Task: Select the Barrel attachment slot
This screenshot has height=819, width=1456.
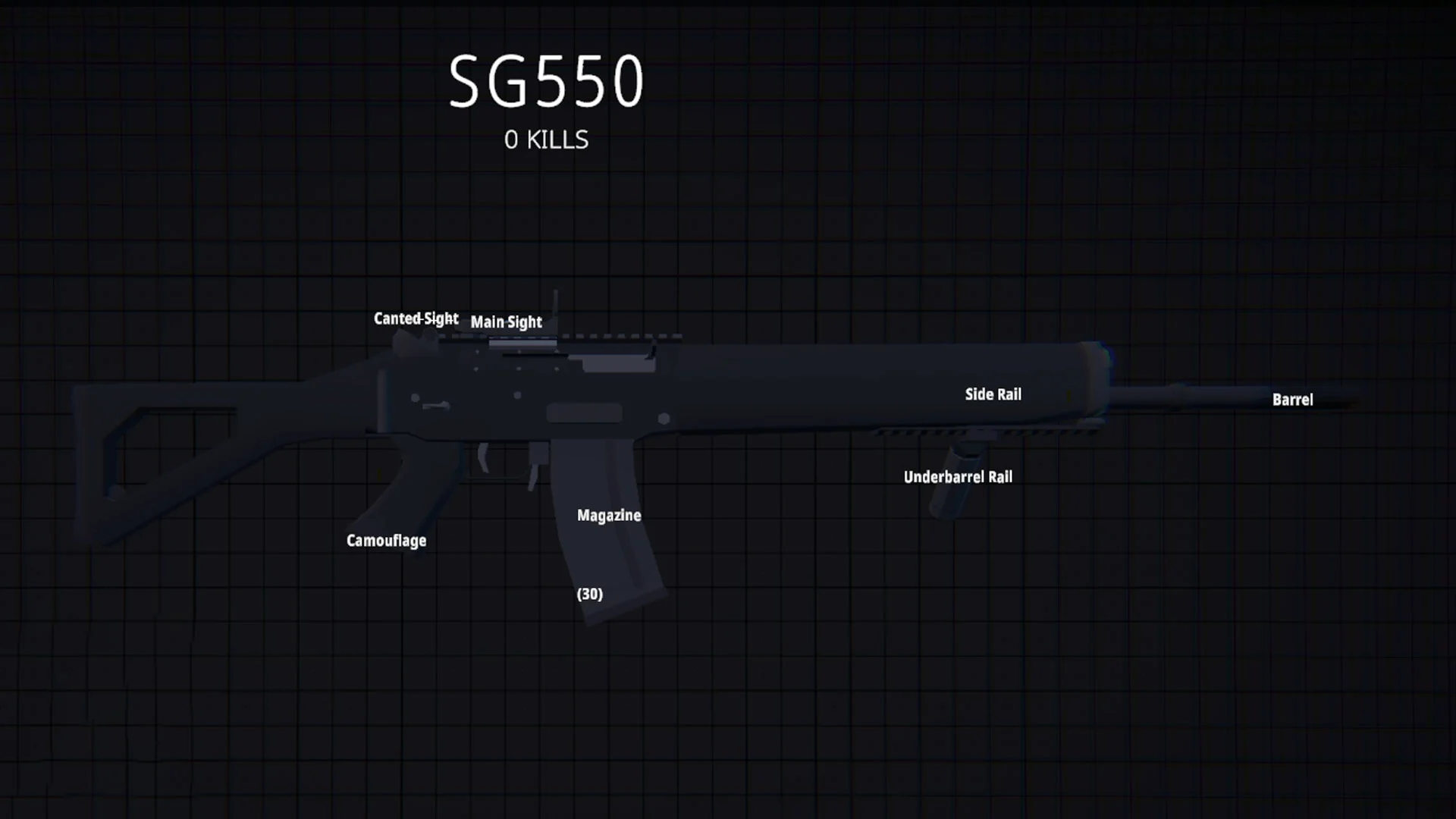Action: pos(1292,400)
